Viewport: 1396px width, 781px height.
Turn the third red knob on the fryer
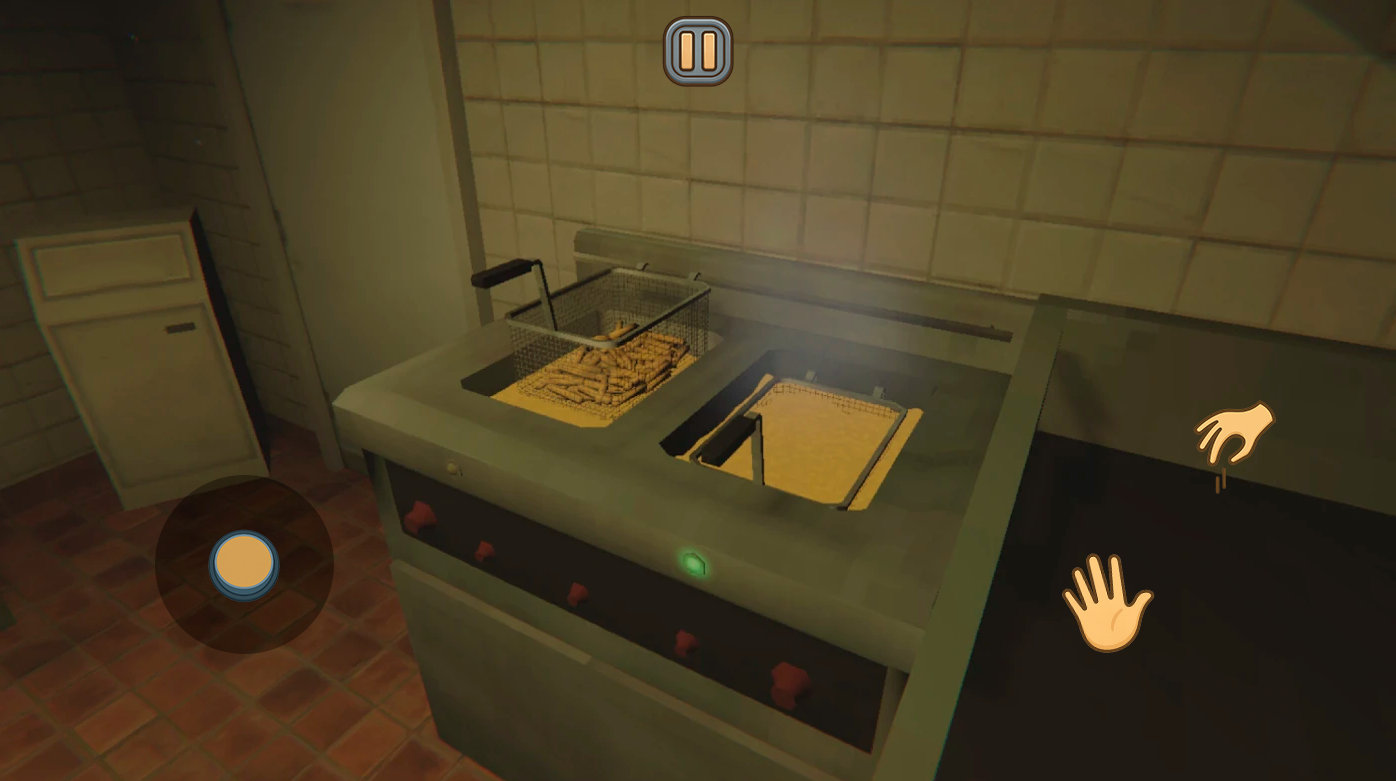[577, 594]
